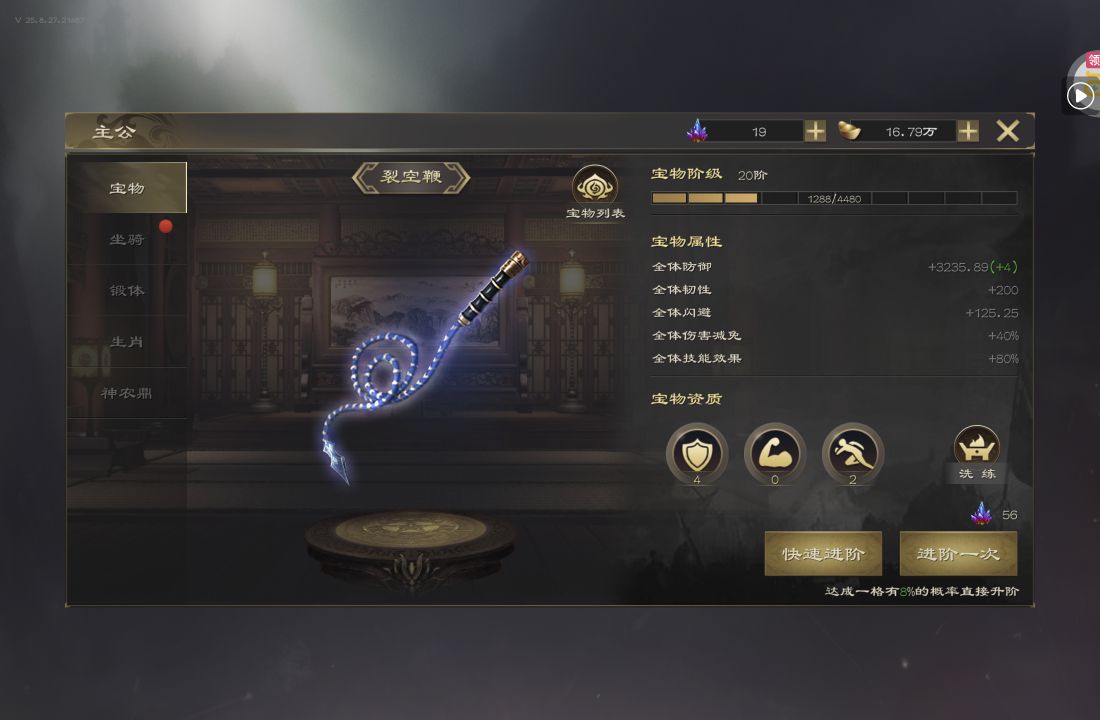
Task: Select the shield aptitude icon
Action: 697,453
